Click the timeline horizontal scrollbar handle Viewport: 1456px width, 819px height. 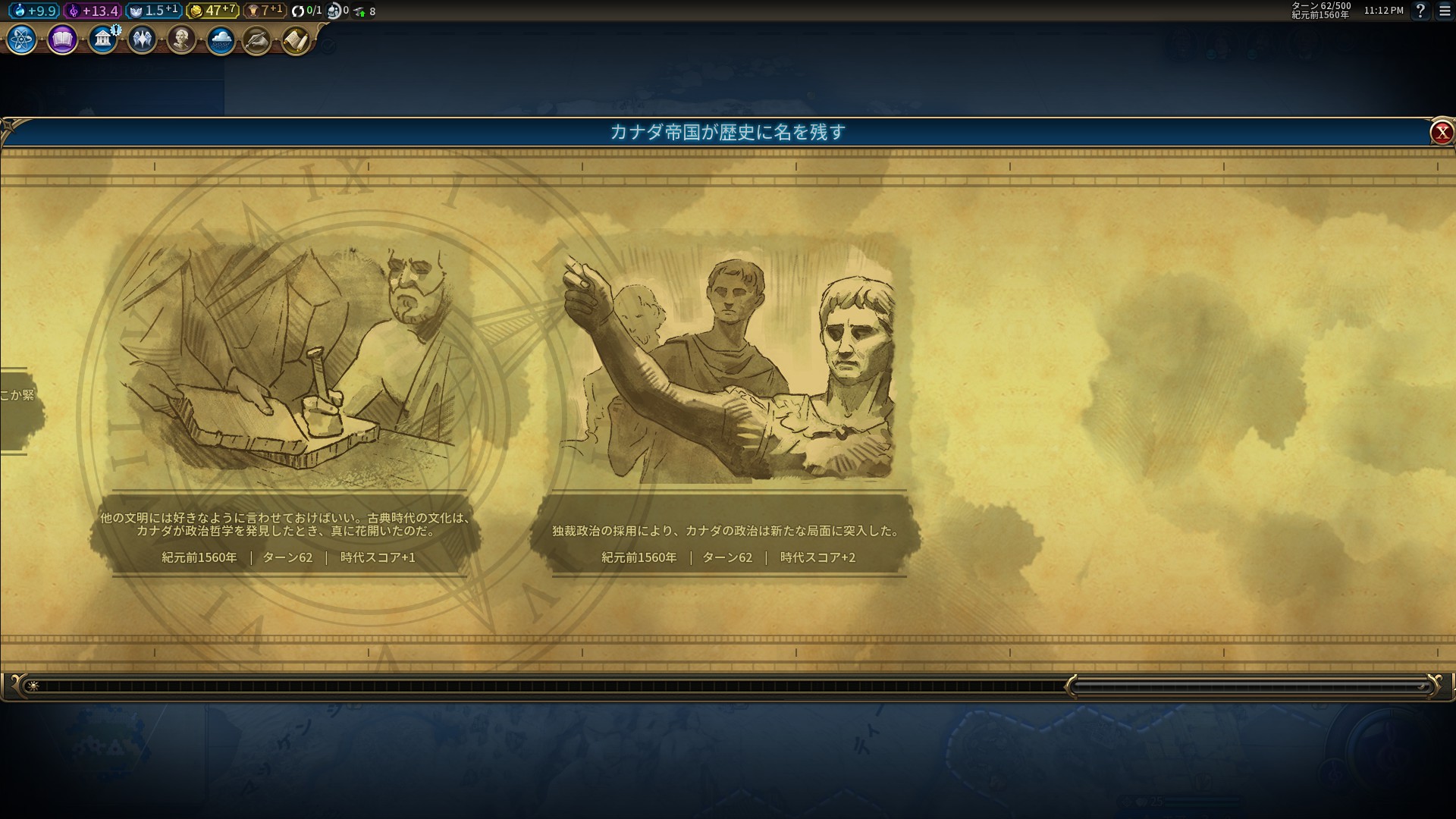[x=1251, y=686]
